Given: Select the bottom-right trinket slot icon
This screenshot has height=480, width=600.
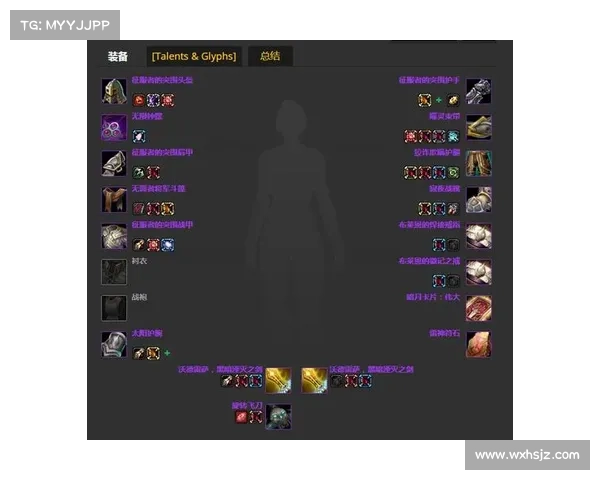Looking at the screenshot, I should [x=479, y=344].
